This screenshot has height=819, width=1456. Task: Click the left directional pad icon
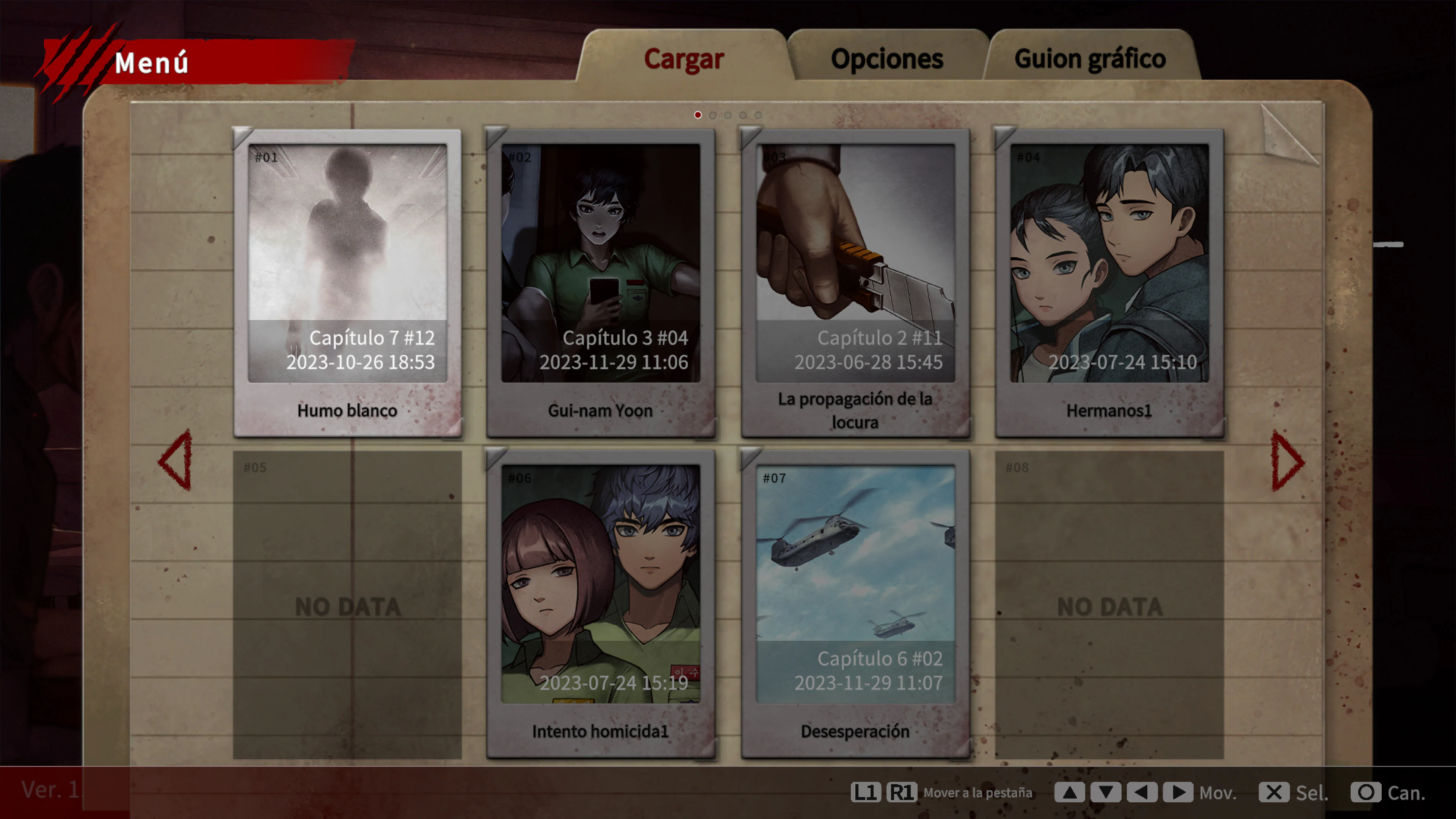[1143, 792]
